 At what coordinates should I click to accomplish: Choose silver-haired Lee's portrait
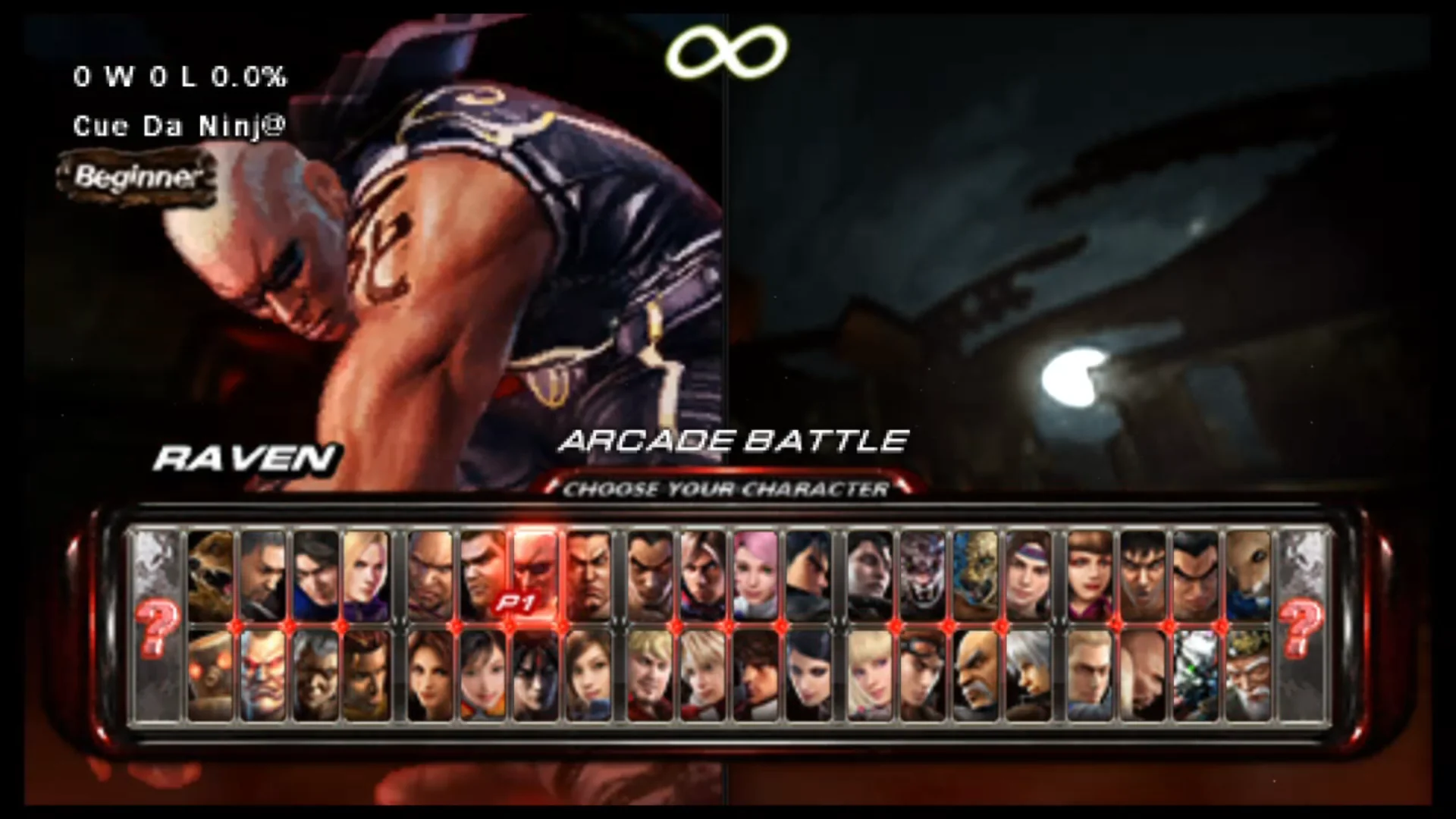point(1029,675)
